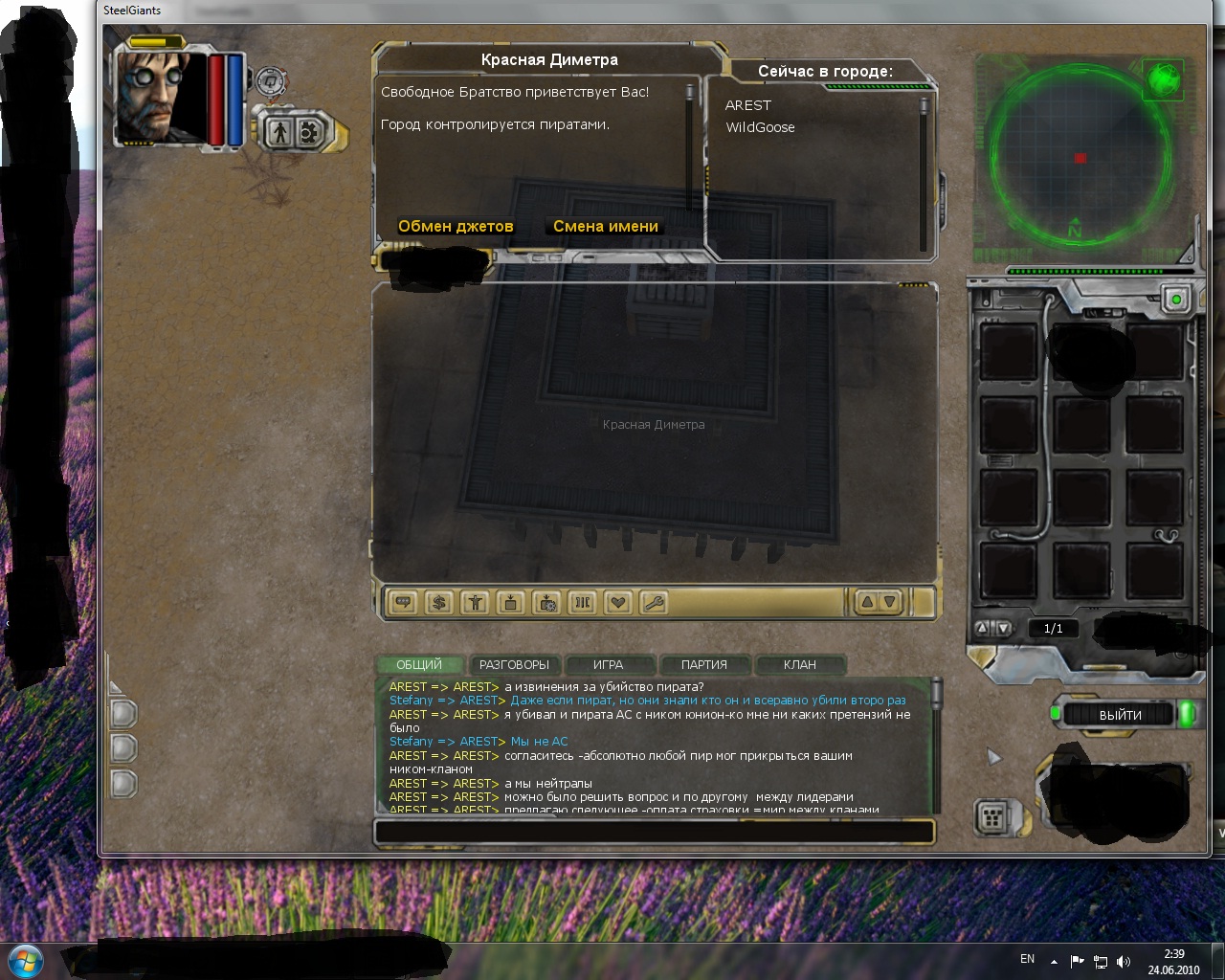
Task: Switch to the ОБЩИЙ chat tab
Action: click(419, 664)
